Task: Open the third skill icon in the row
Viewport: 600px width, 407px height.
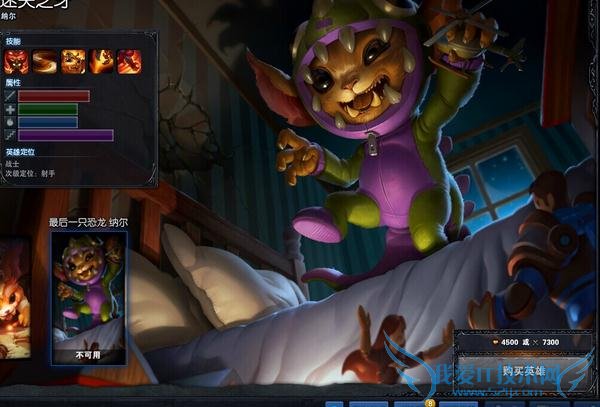Action: [73, 62]
